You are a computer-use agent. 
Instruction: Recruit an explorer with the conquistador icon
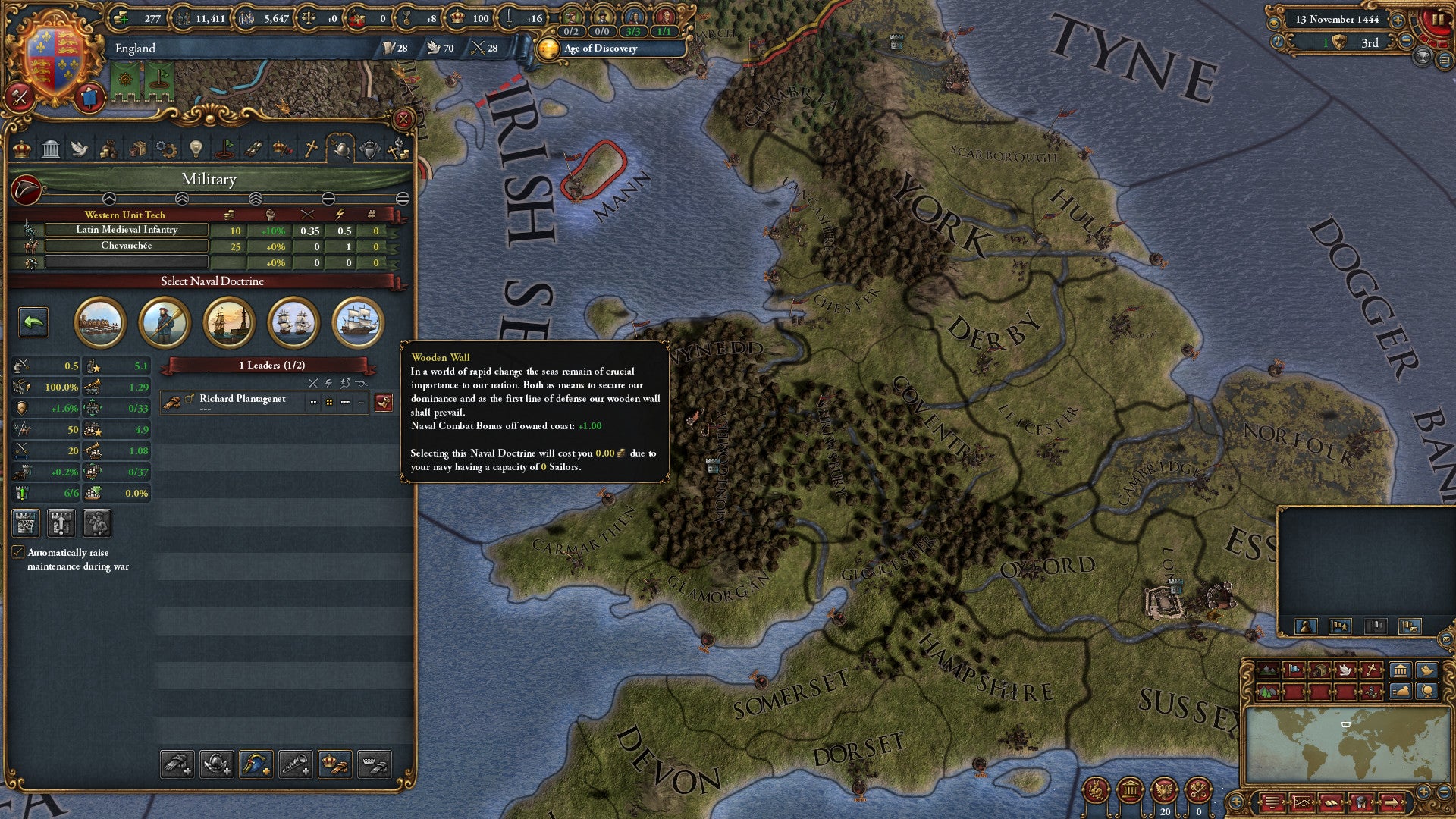tap(215, 764)
